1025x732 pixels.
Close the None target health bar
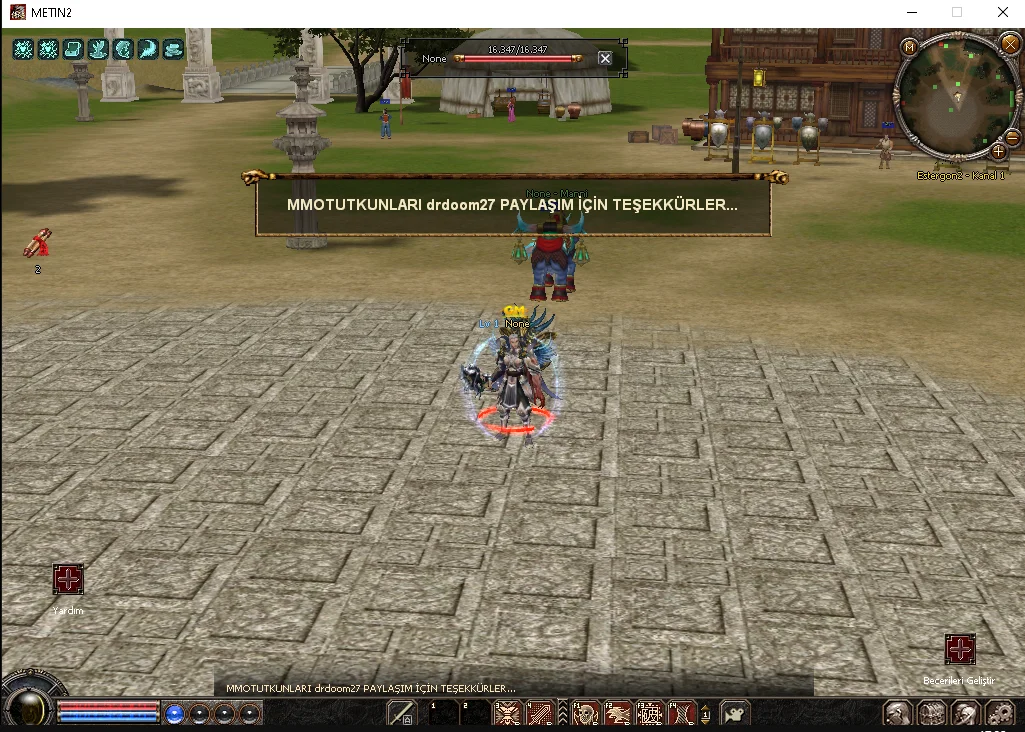(x=605, y=58)
